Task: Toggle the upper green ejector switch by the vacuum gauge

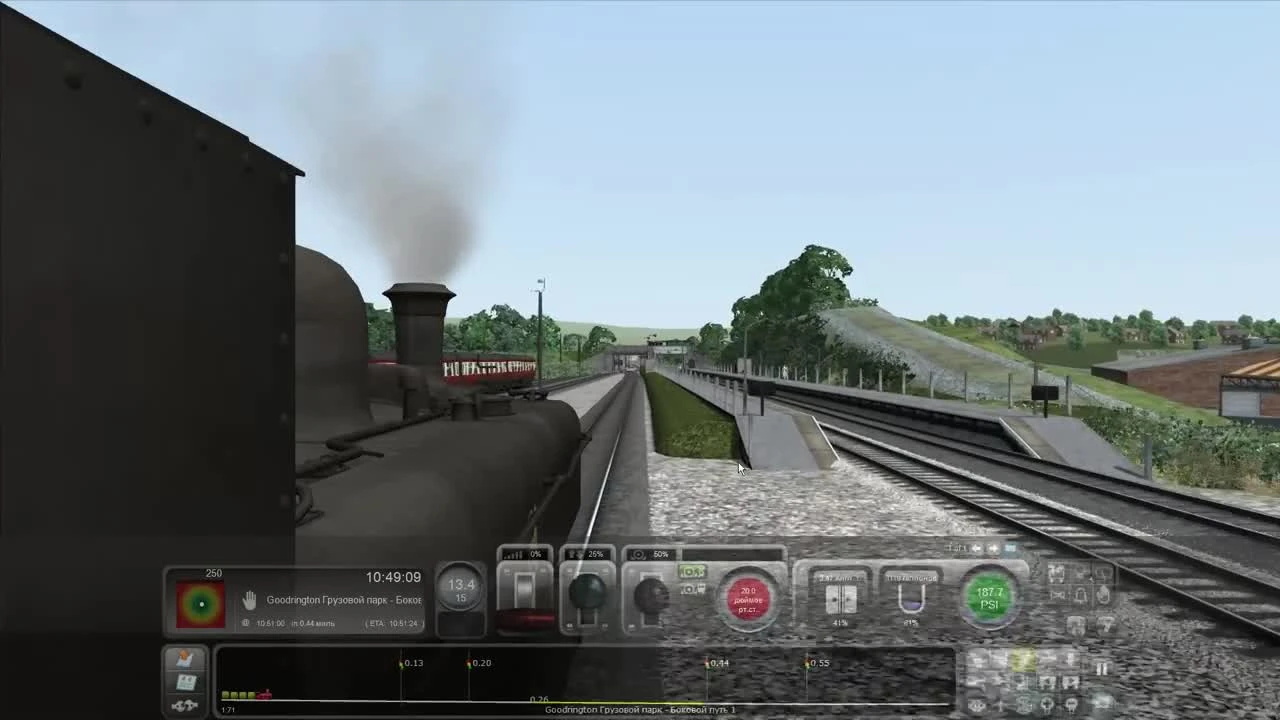Action: click(691, 571)
